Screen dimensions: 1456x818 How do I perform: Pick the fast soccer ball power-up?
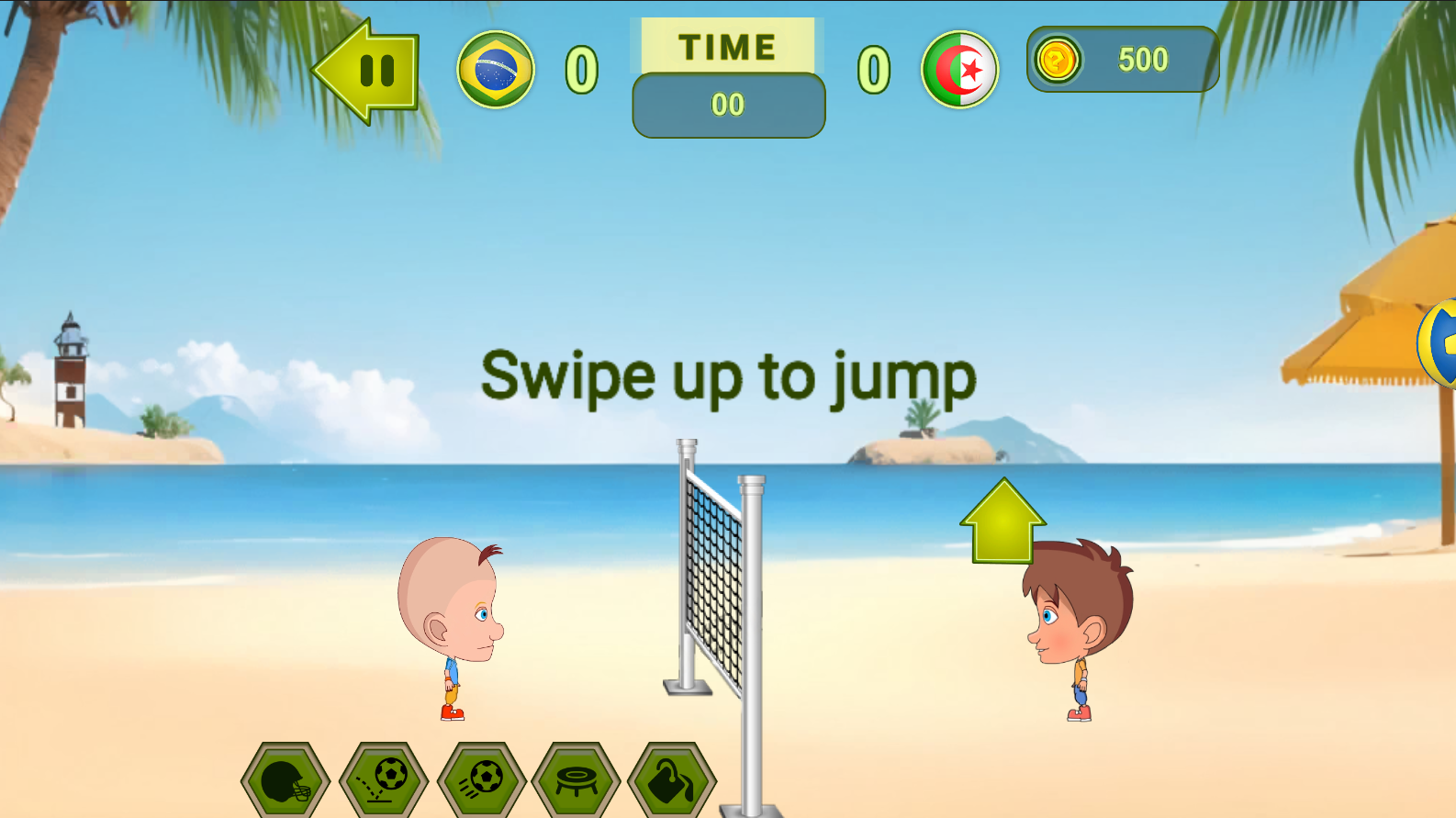479,780
